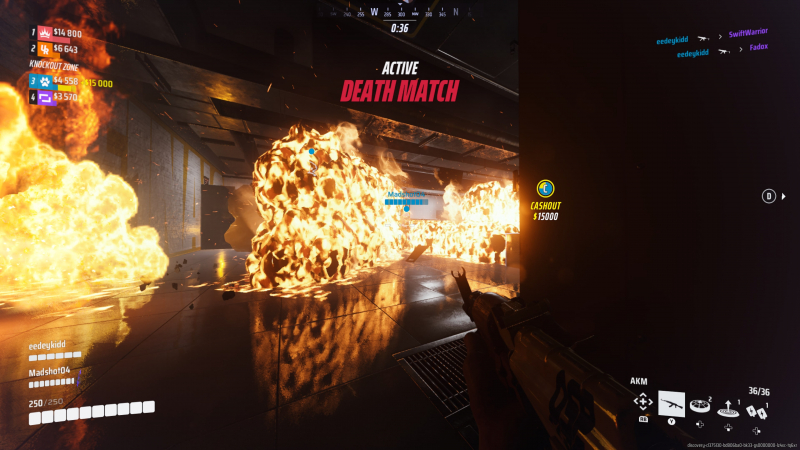The height and width of the screenshot is (450, 800).
Task: Click the Madshot04 teammate nameplate marker
Action: pyautogui.click(x=406, y=196)
